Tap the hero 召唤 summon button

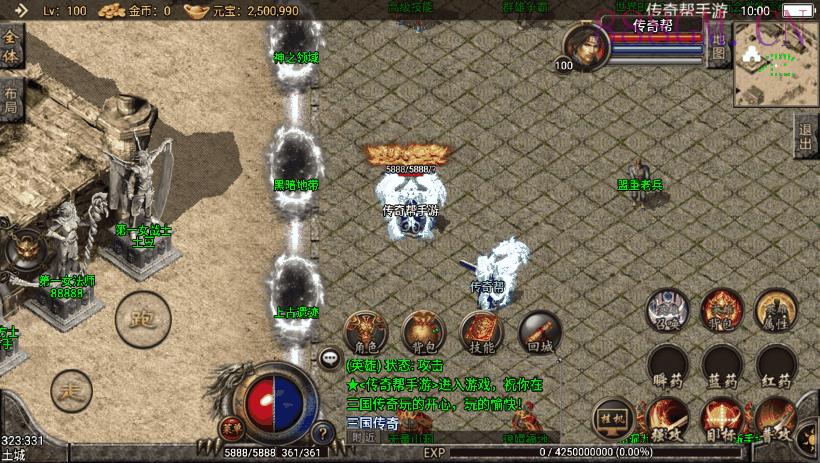point(667,309)
